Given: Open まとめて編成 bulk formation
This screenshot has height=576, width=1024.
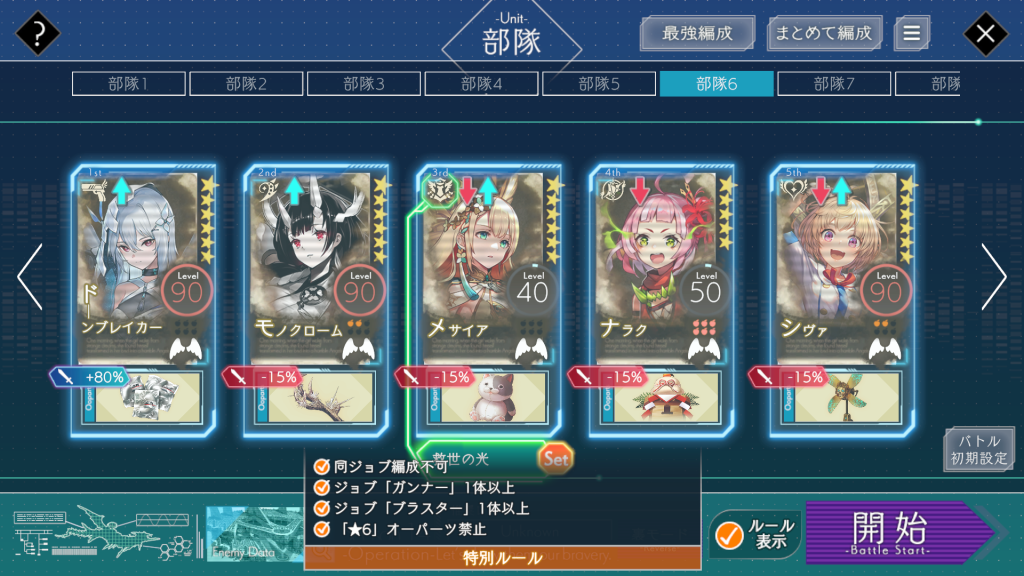Looking at the screenshot, I should tap(825, 33).
